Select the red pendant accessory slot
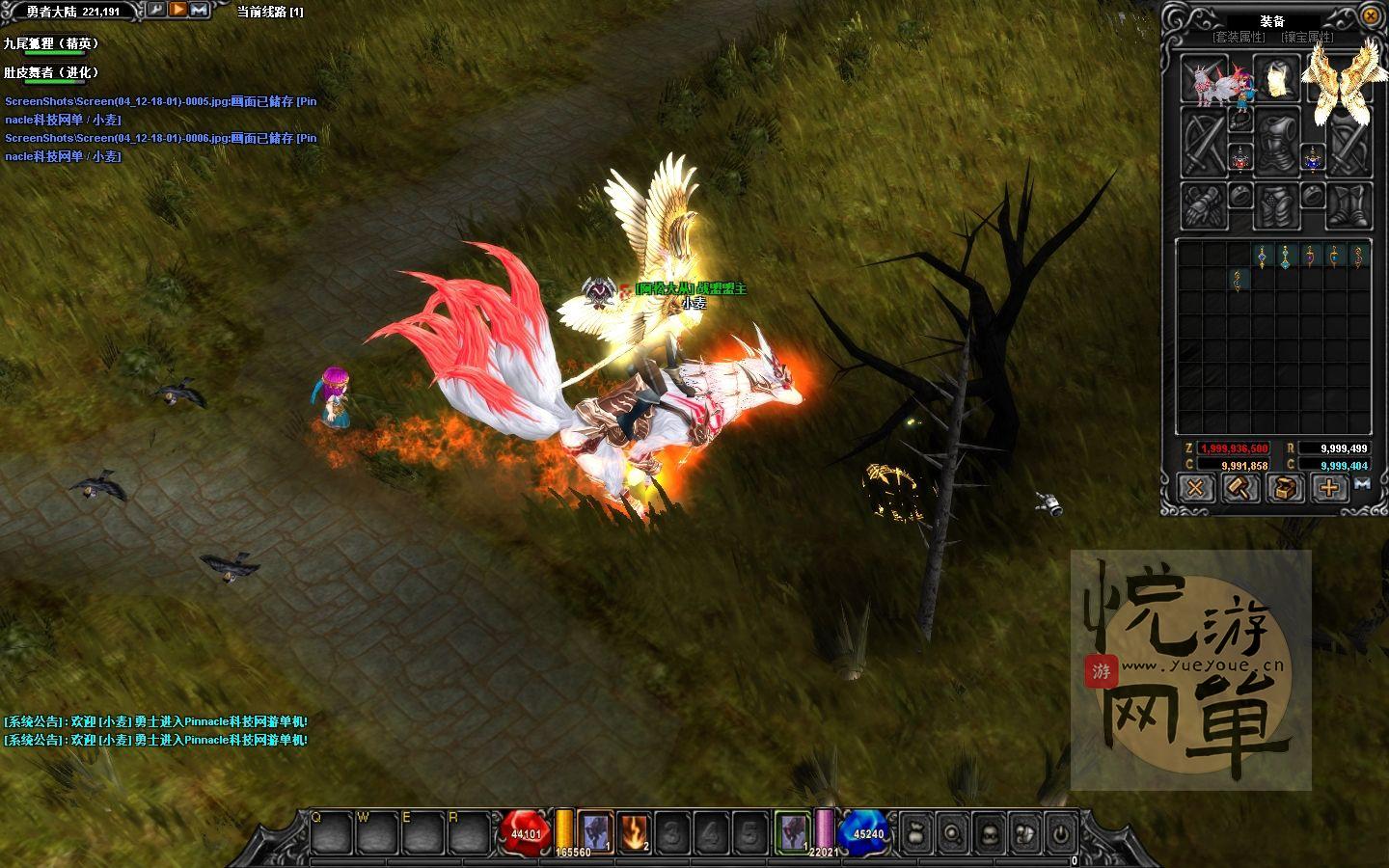This screenshot has width=1389, height=868. [1240, 156]
